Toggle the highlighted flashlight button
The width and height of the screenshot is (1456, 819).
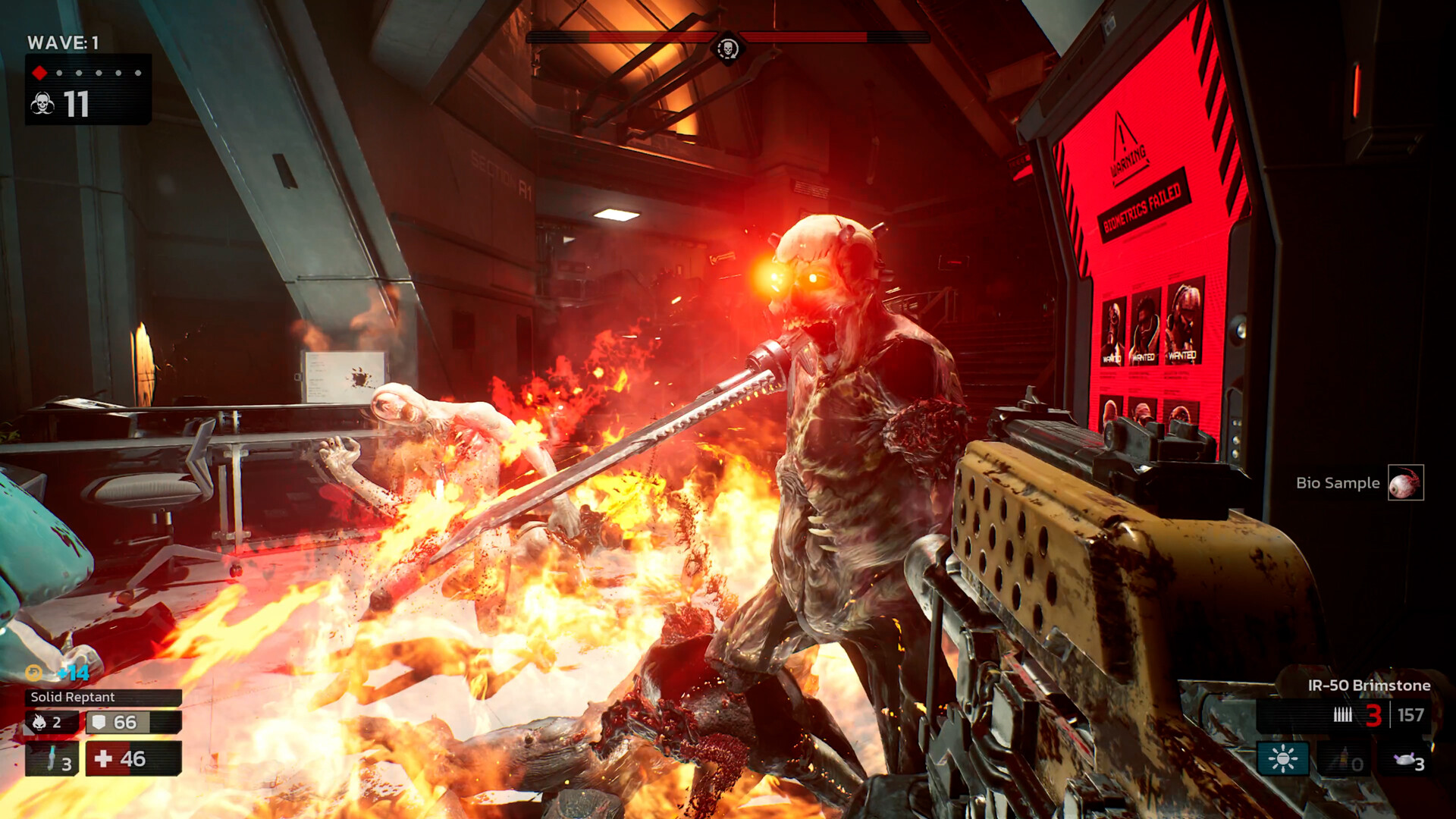coord(1283,758)
